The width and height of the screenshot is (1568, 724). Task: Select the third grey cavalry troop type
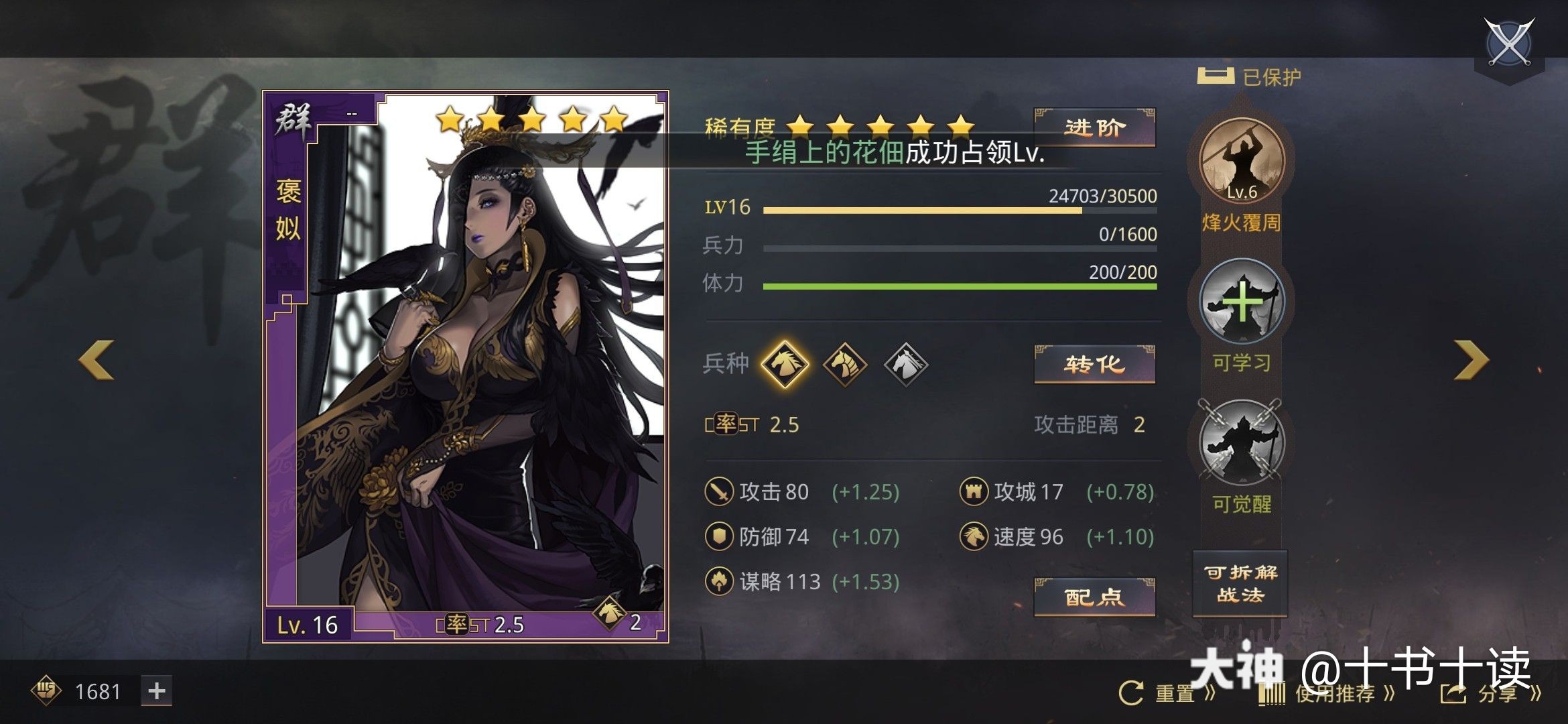[x=907, y=365]
